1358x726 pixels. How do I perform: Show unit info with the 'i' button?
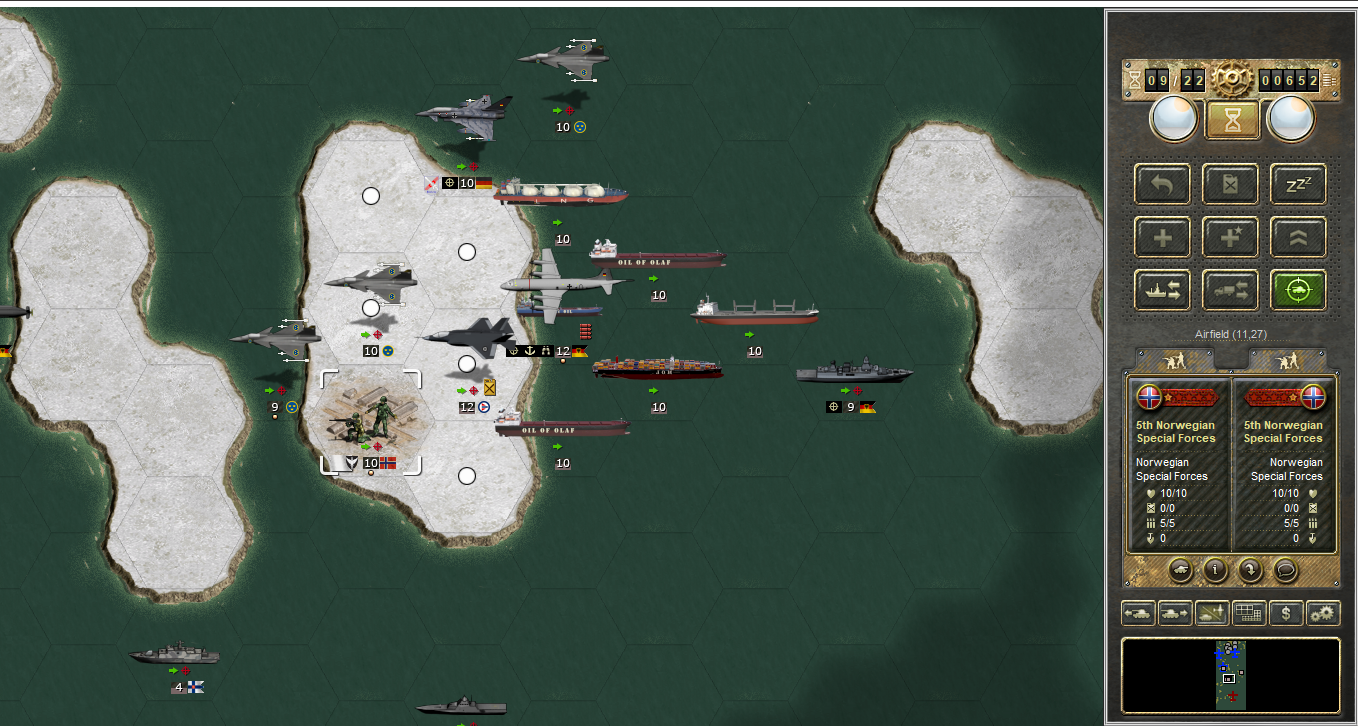click(x=1215, y=570)
